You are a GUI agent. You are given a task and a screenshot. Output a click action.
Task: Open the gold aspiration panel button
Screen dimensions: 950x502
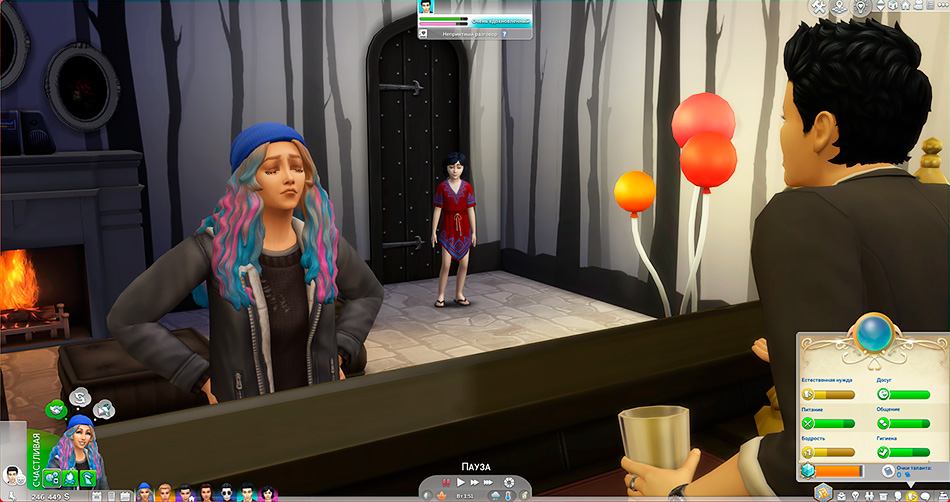[x=823, y=491]
